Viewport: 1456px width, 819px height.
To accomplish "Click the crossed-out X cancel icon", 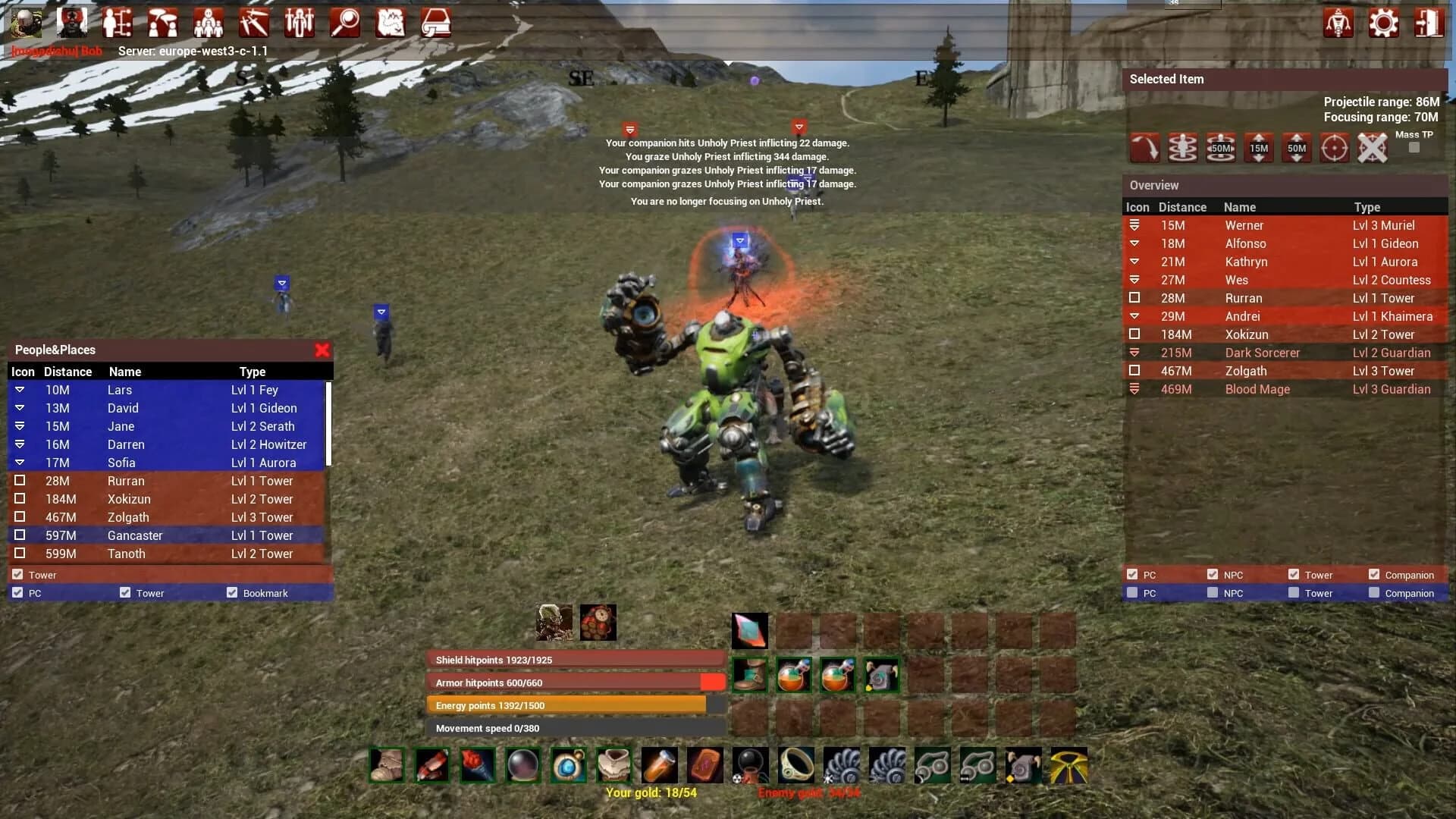I will point(1372,148).
